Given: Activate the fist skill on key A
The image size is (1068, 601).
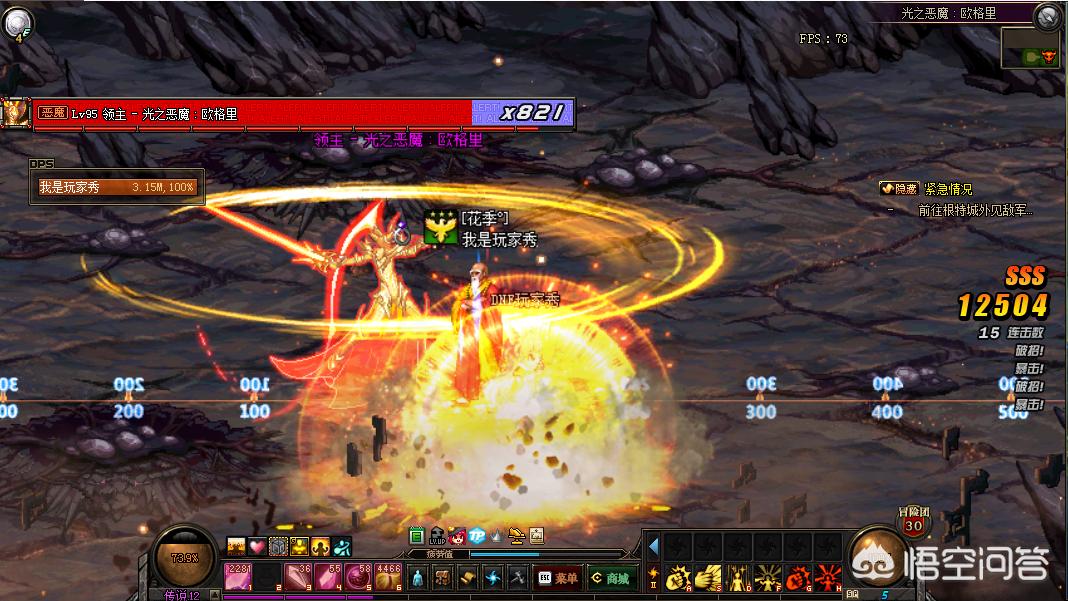Looking at the screenshot, I should (x=679, y=577).
